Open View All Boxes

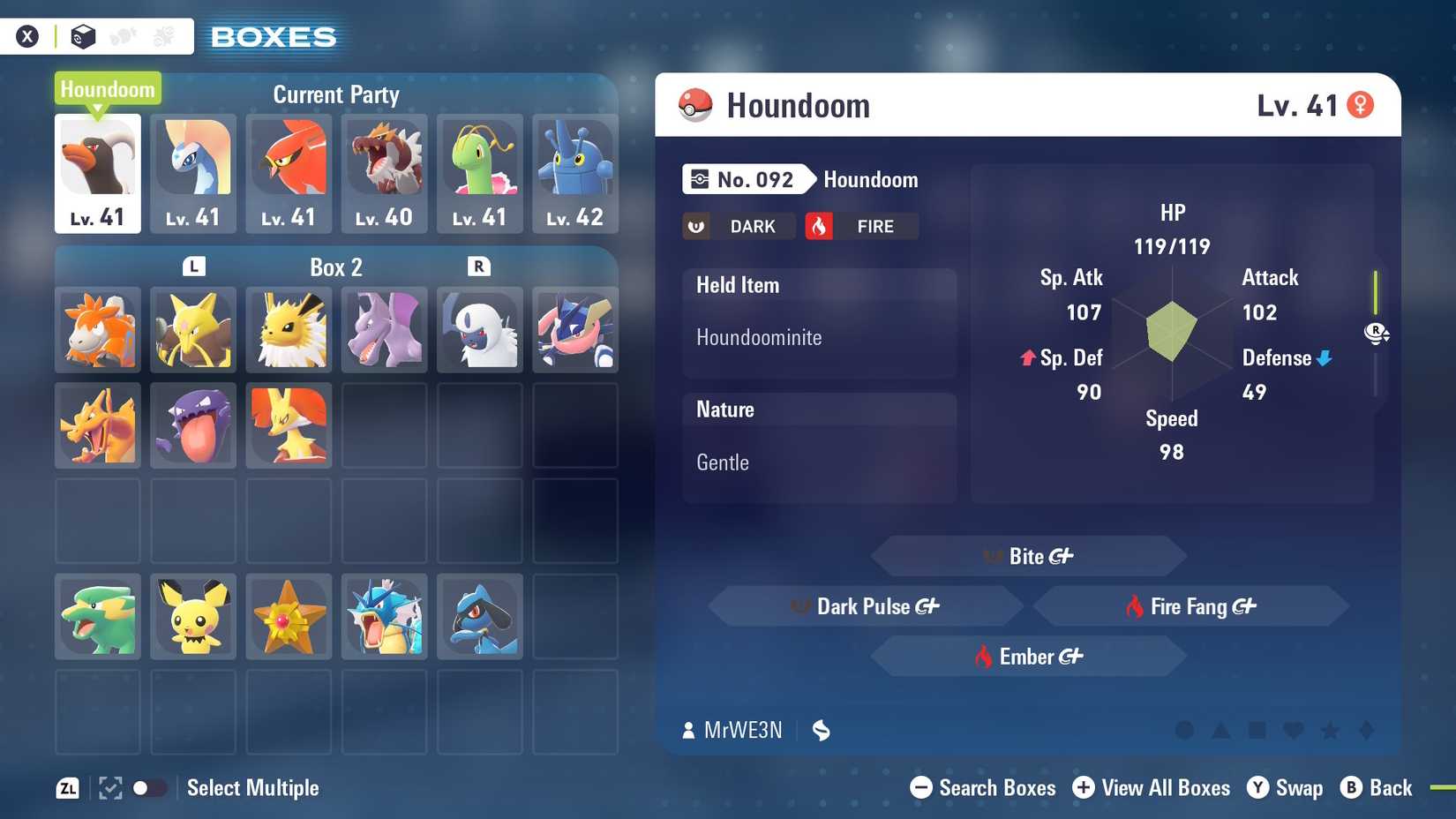click(x=1152, y=787)
